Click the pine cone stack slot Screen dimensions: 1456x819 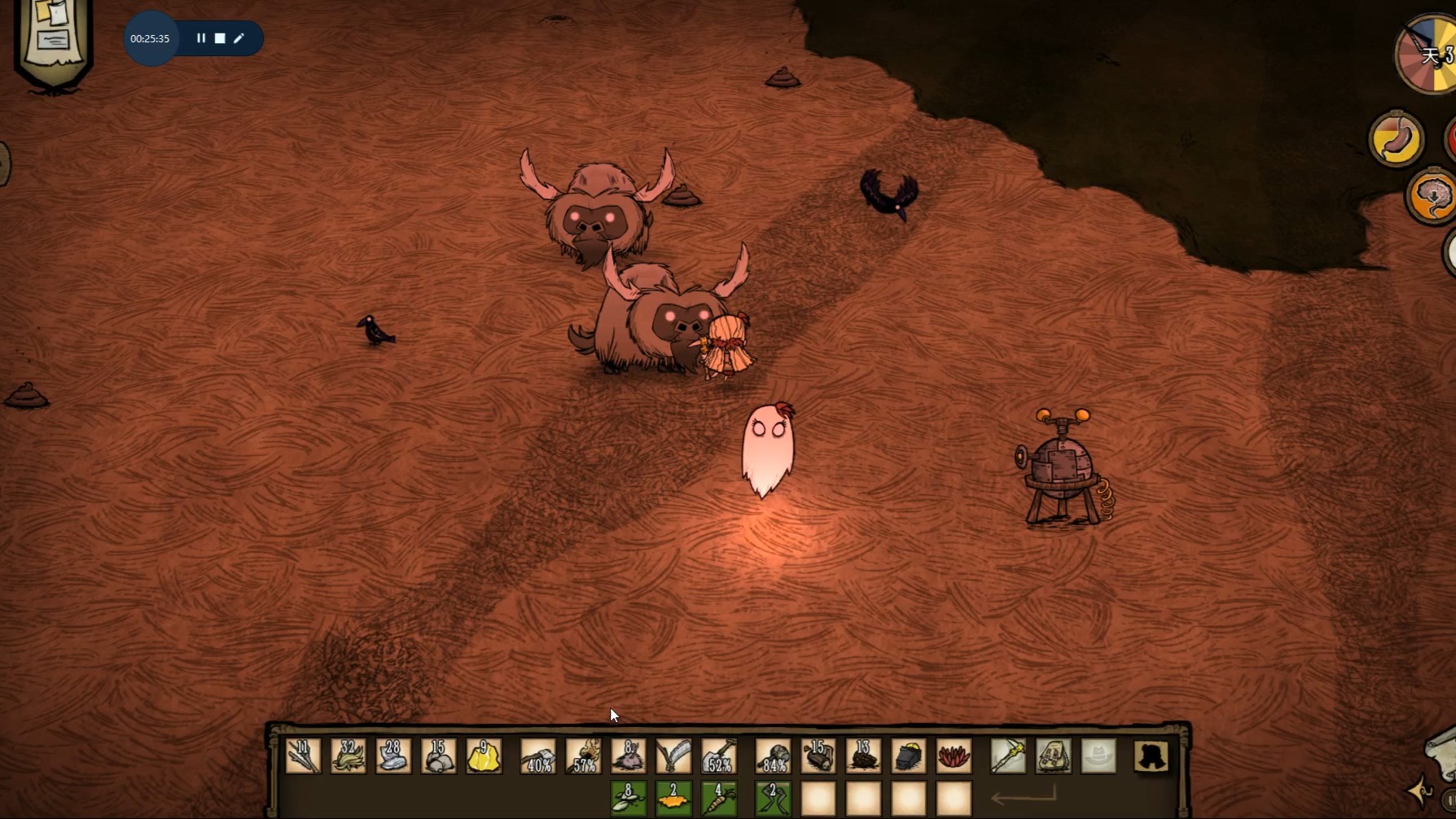click(863, 756)
